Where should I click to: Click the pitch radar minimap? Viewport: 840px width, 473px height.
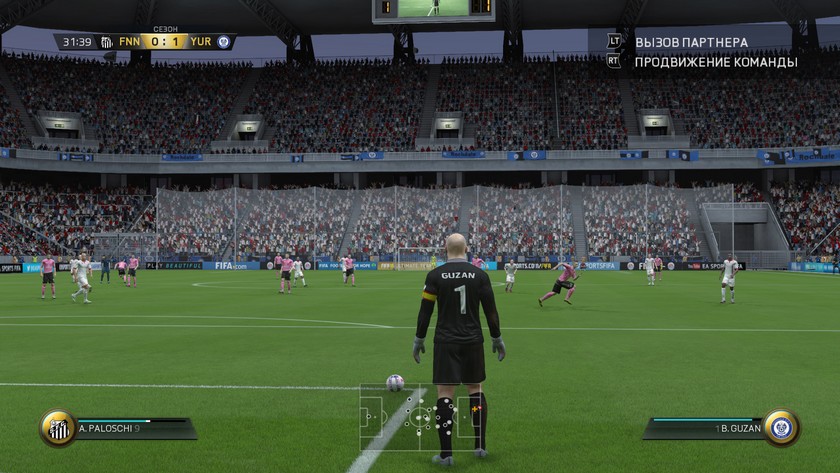click(419, 416)
